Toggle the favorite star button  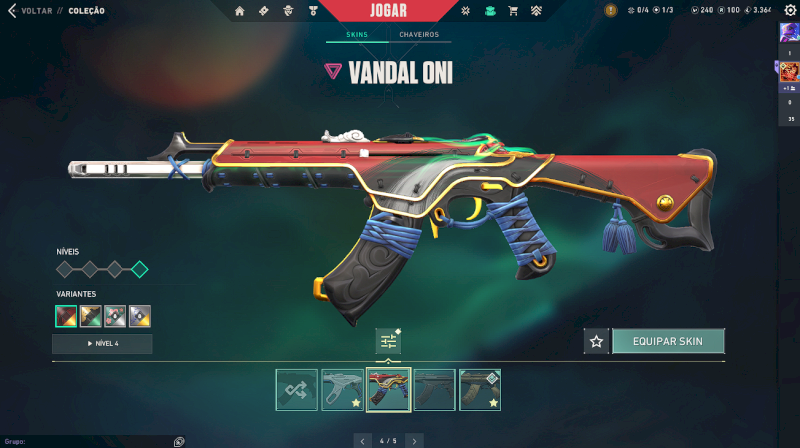(x=597, y=341)
